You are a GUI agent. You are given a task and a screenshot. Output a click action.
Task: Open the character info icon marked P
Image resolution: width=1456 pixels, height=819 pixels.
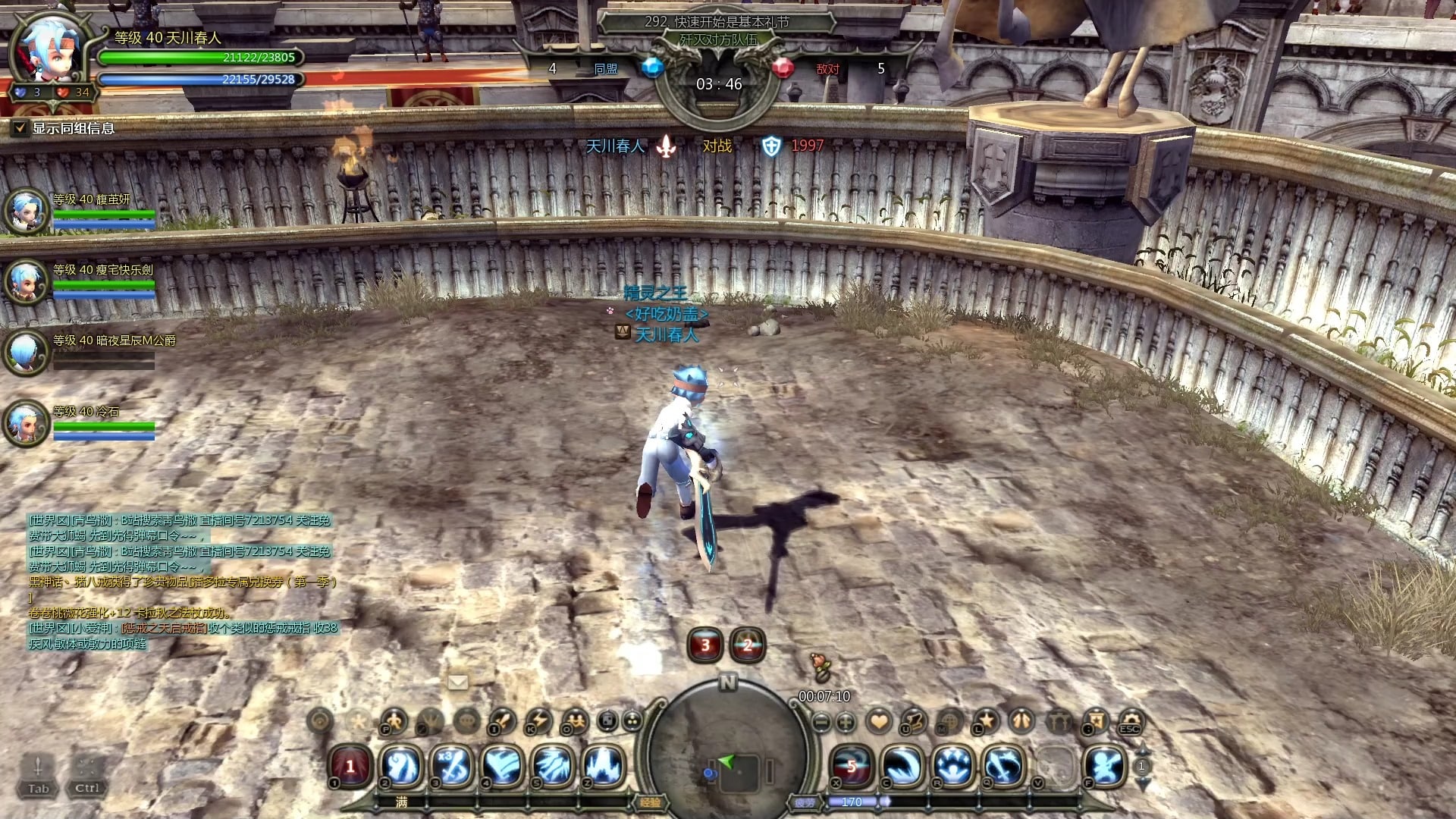[394, 720]
